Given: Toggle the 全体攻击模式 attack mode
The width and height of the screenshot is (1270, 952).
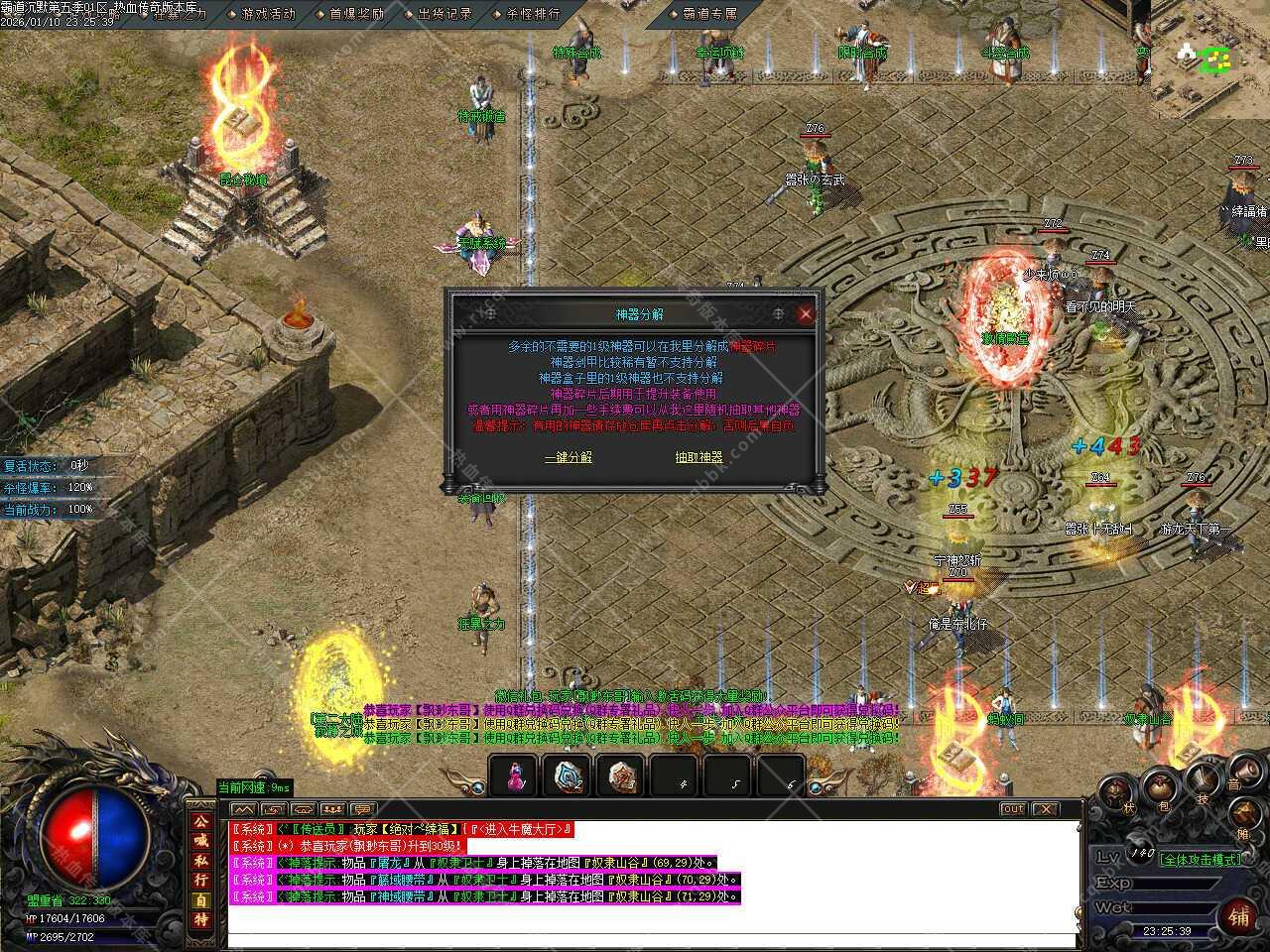Looking at the screenshot, I should click(x=1201, y=859).
